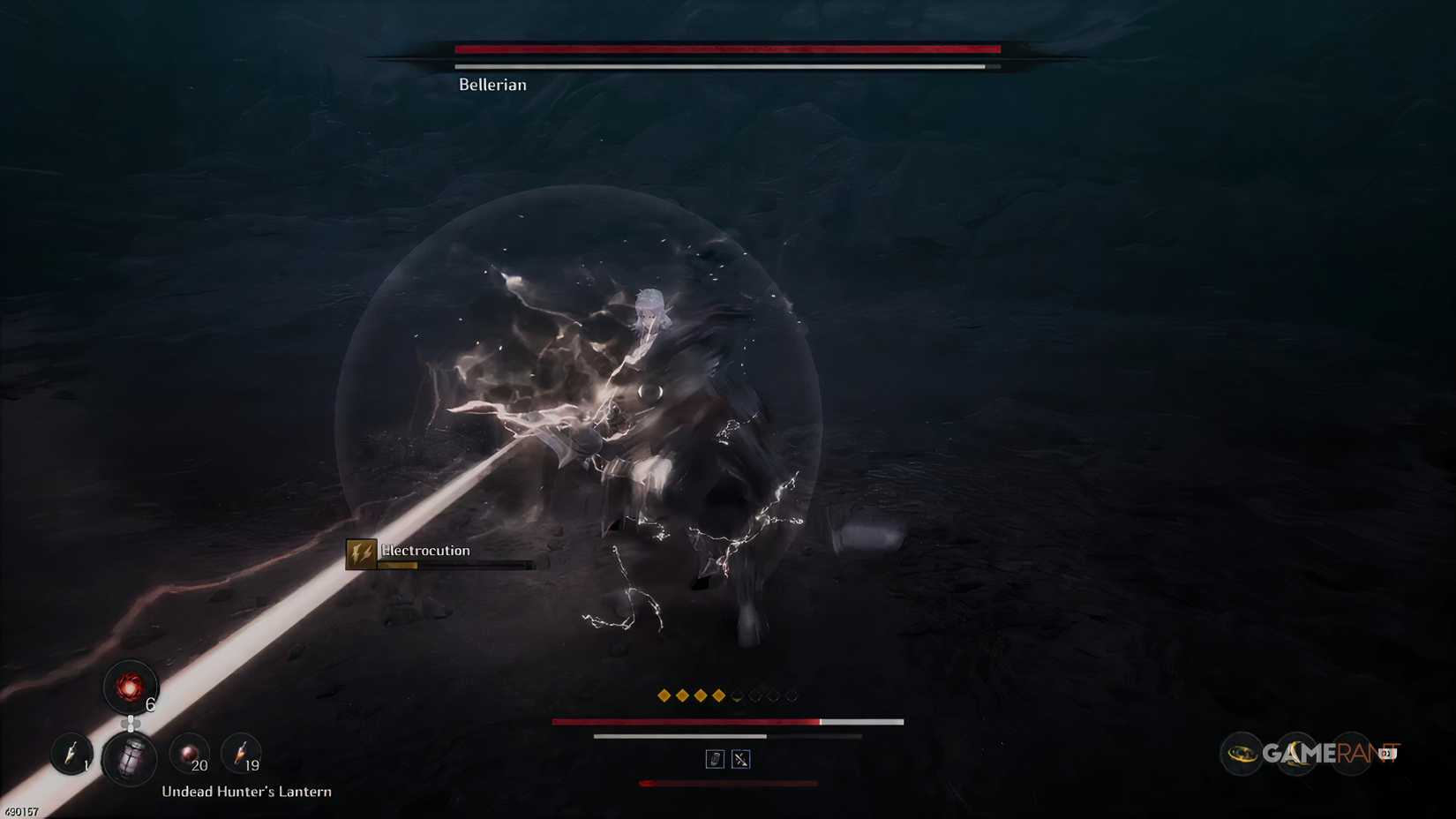This screenshot has height=819, width=1456.
Task: Select the crossed-weapons icon near bottom center
Action: (741, 758)
